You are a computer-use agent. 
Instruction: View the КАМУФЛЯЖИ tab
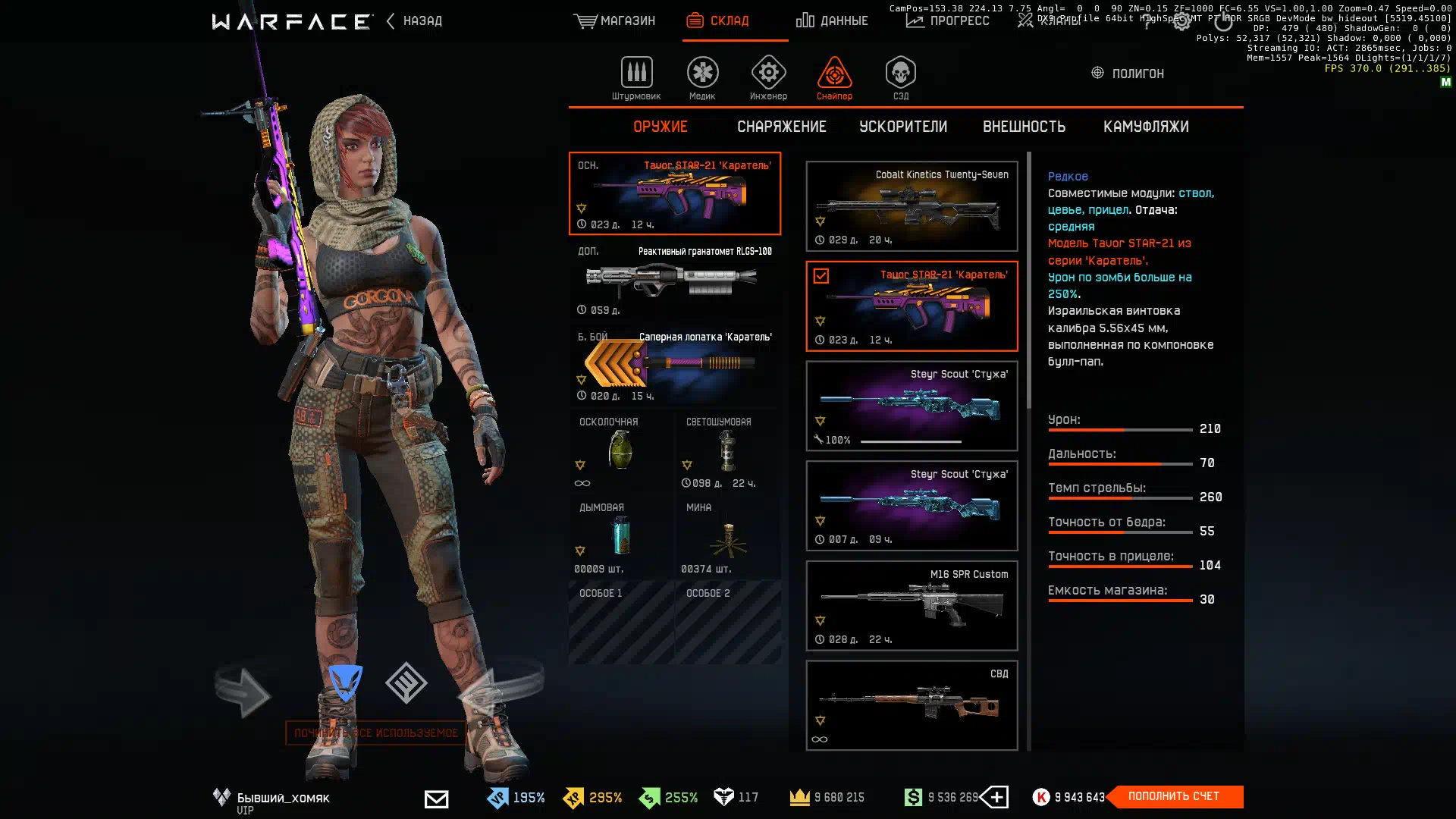pyautogui.click(x=1146, y=127)
